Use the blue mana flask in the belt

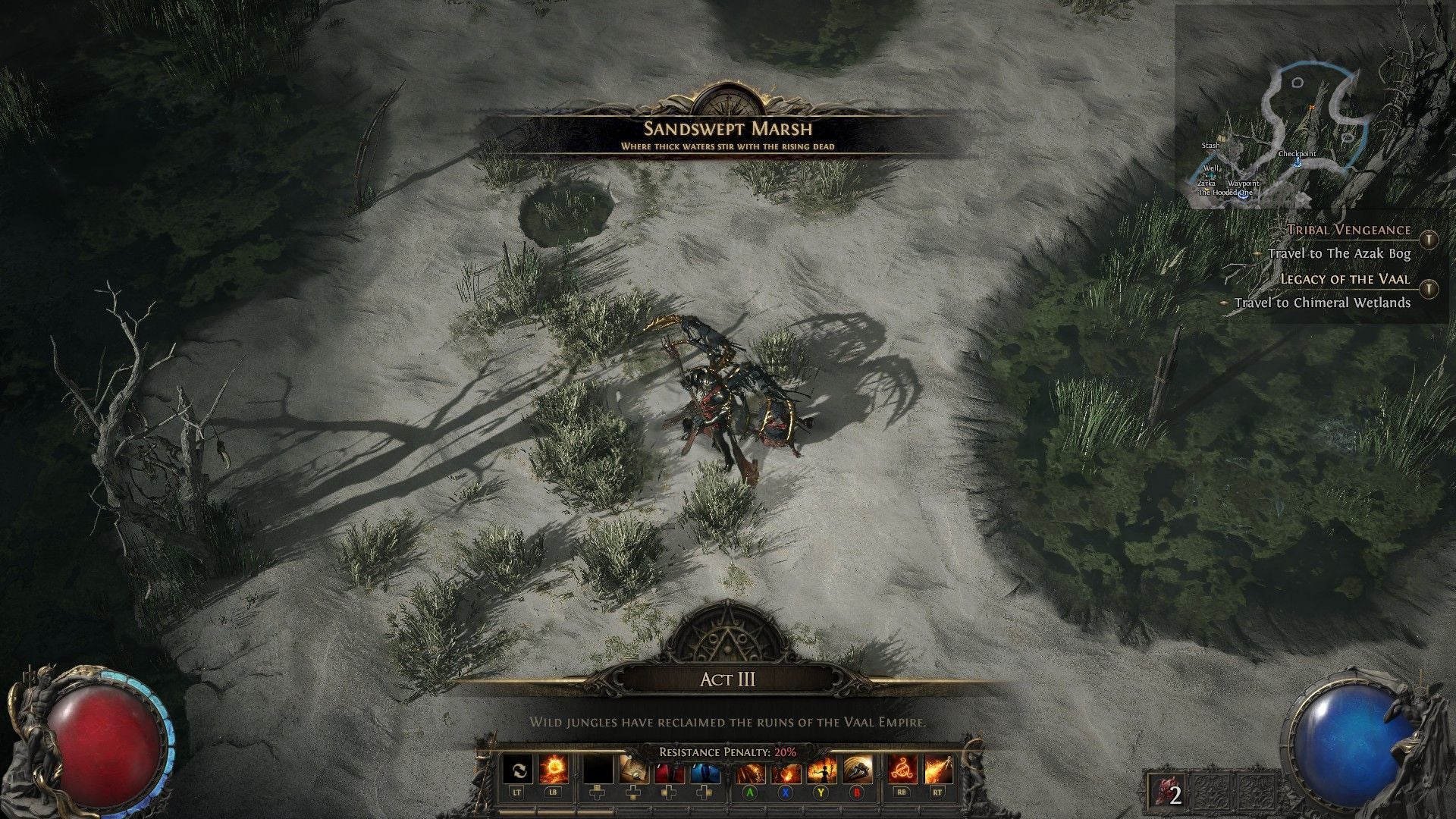(705, 770)
